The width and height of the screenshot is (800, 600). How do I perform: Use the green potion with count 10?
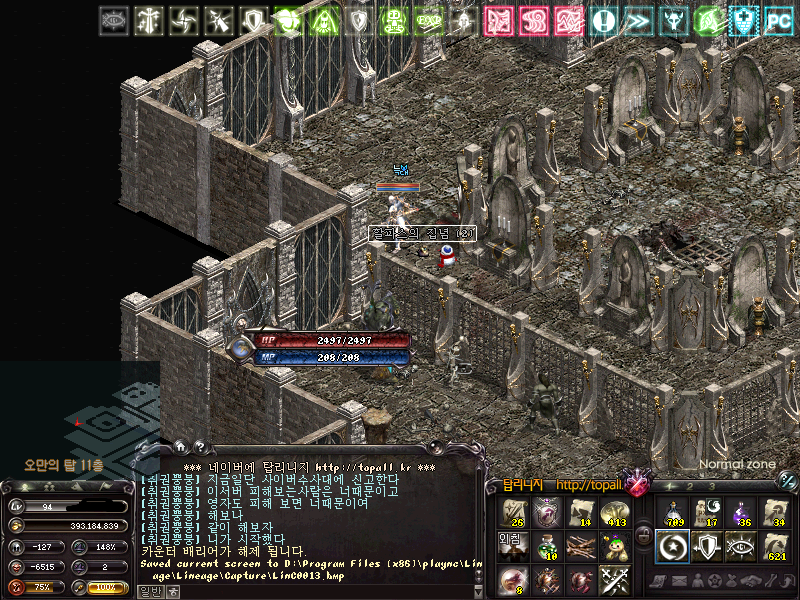546,547
